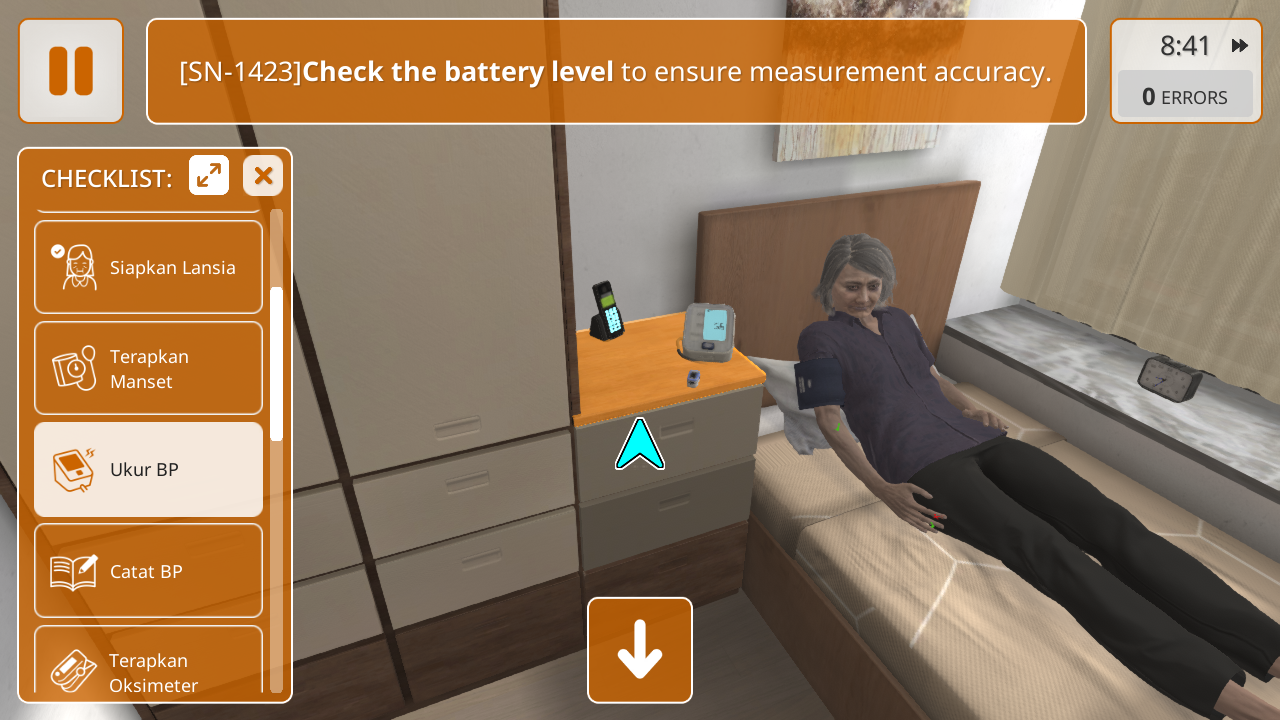Pause the simulation
Screen dimensions: 1280x720
[x=71, y=71]
